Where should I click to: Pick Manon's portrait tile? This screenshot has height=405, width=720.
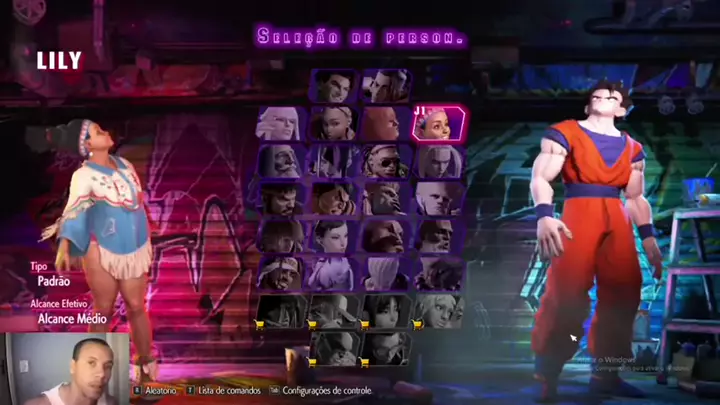tap(281, 124)
